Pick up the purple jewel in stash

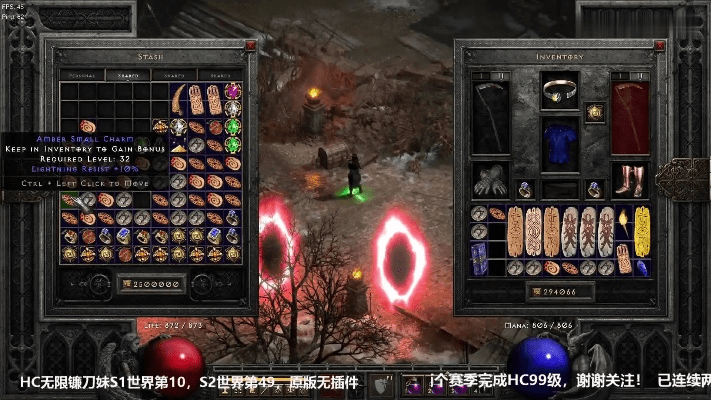[x=233, y=92]
